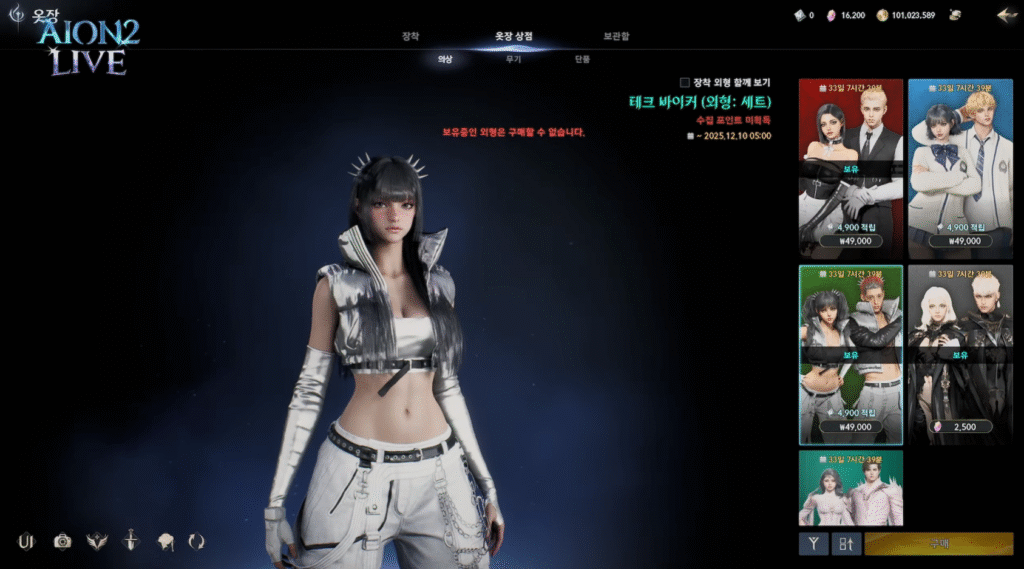Toggle the wings display icon

click(x=97, y=541)
